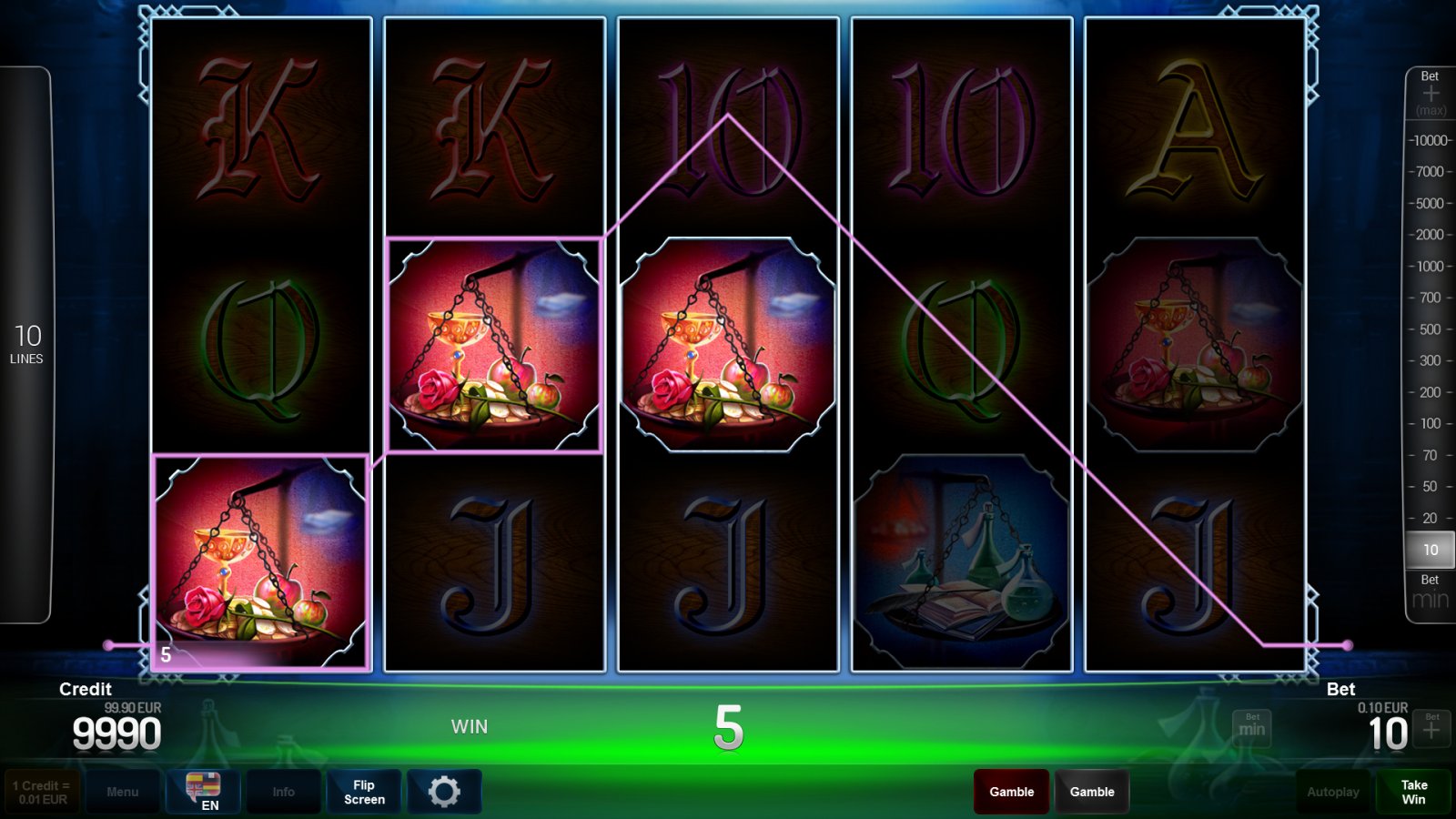Open the settings gear icon
The height and width of the screenshot is (819, 1456).
[445, 791]
